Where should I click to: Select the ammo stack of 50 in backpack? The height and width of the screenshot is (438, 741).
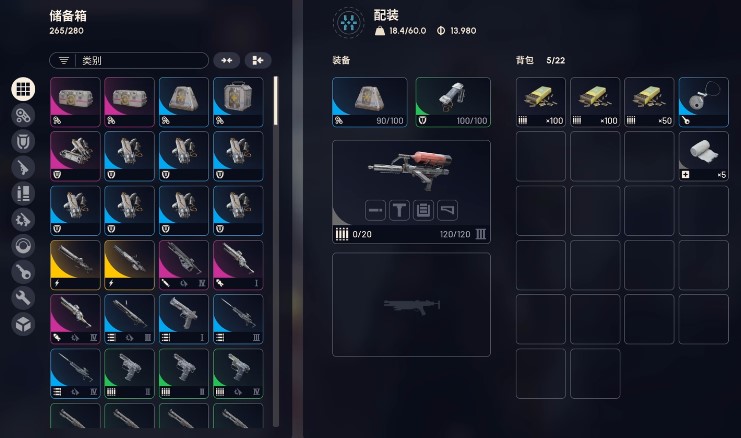[649, 102]
